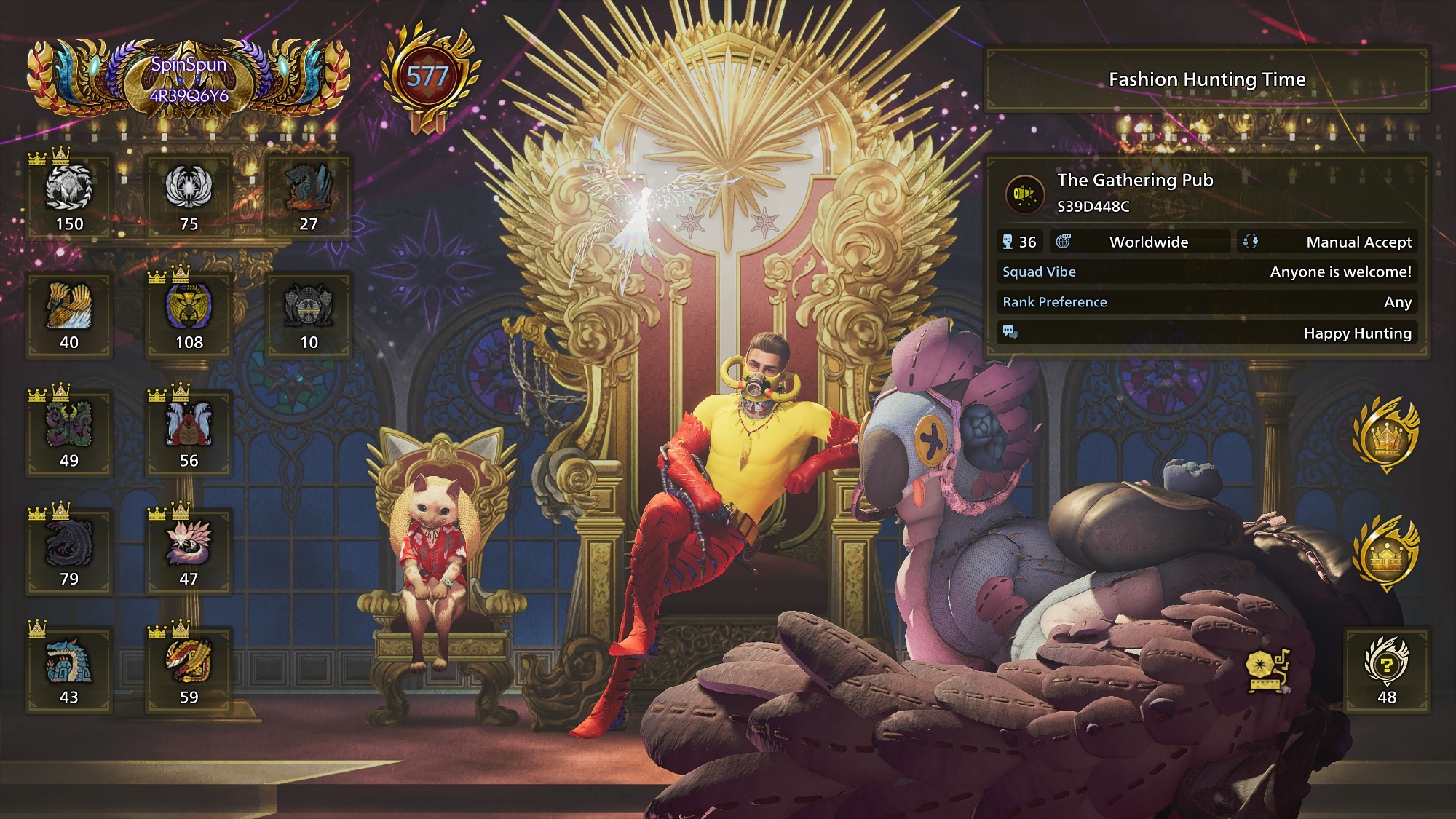Select the upper gold crown medal
The image size is (1456, 819).
pyautogui.click(x=1385, y=435)
